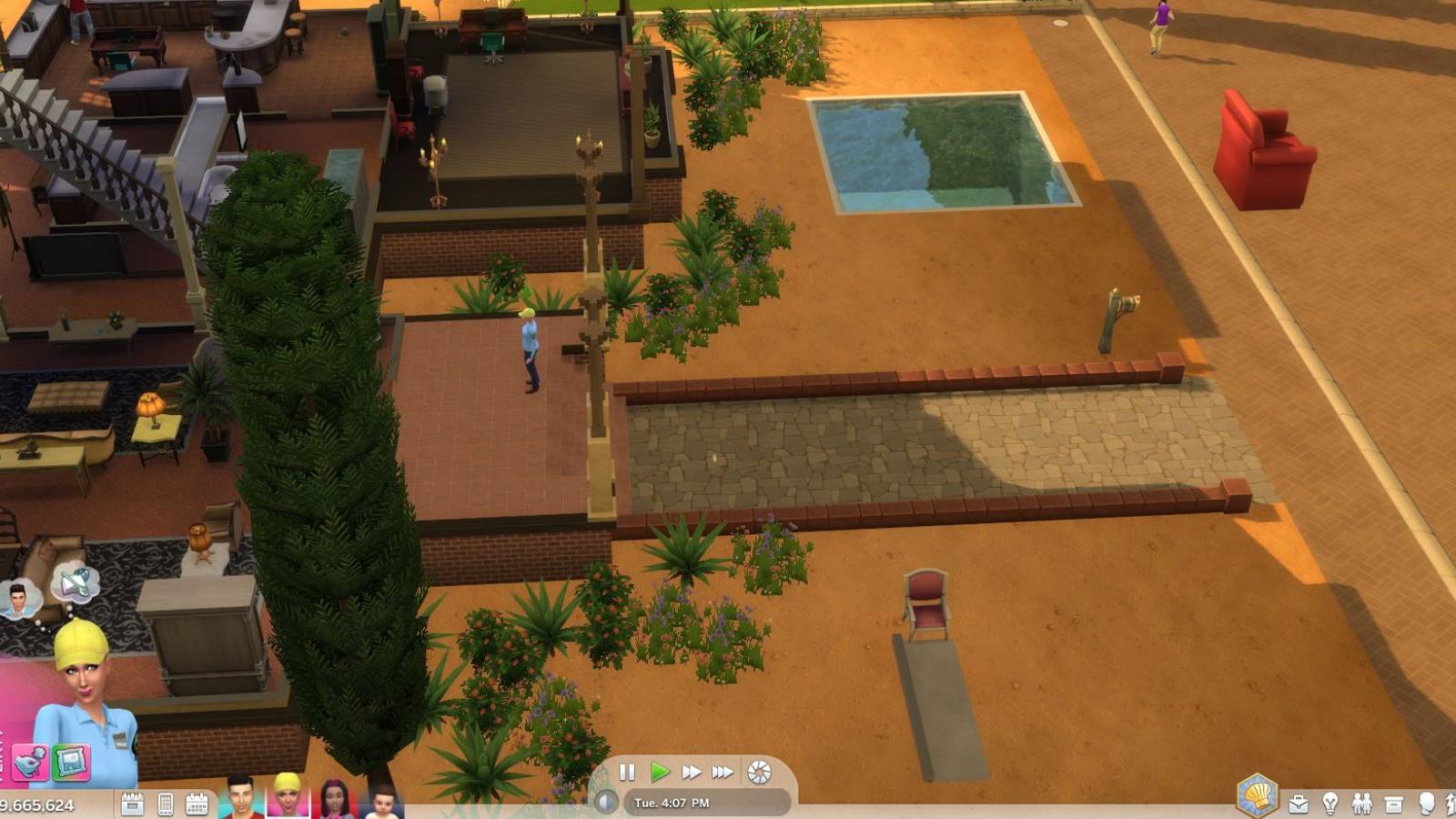Open the Skills panel lightbulb icon

coord(1330,804)
